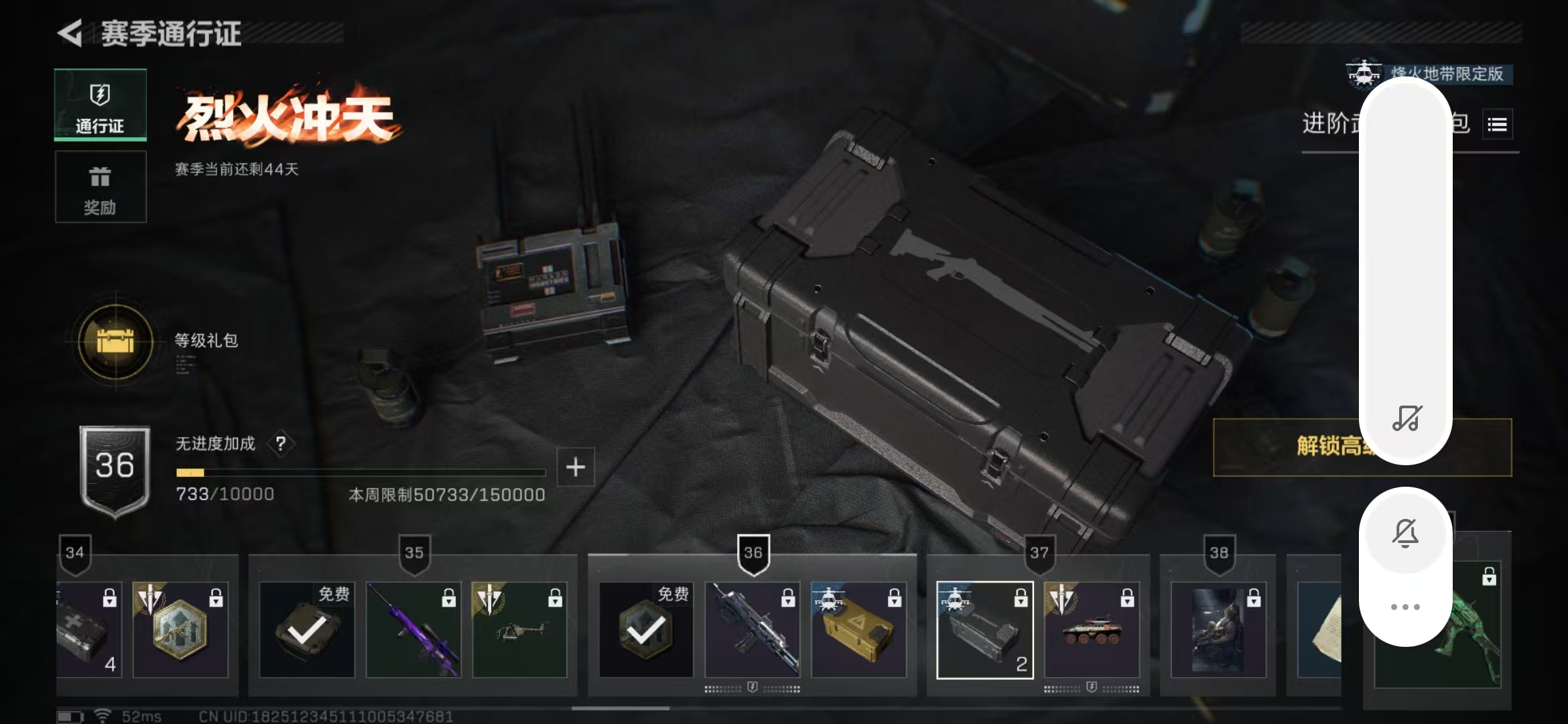Select the purple rifle reward at level 35

413,629
